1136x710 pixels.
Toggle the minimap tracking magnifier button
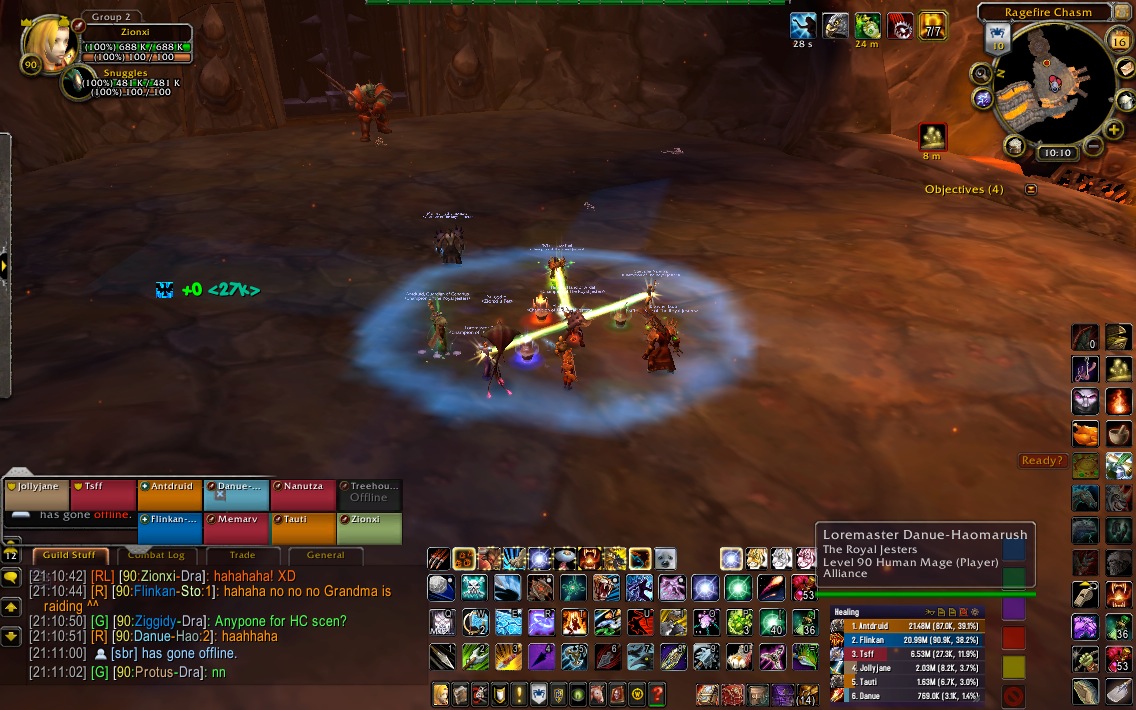[x=982, y=72]
